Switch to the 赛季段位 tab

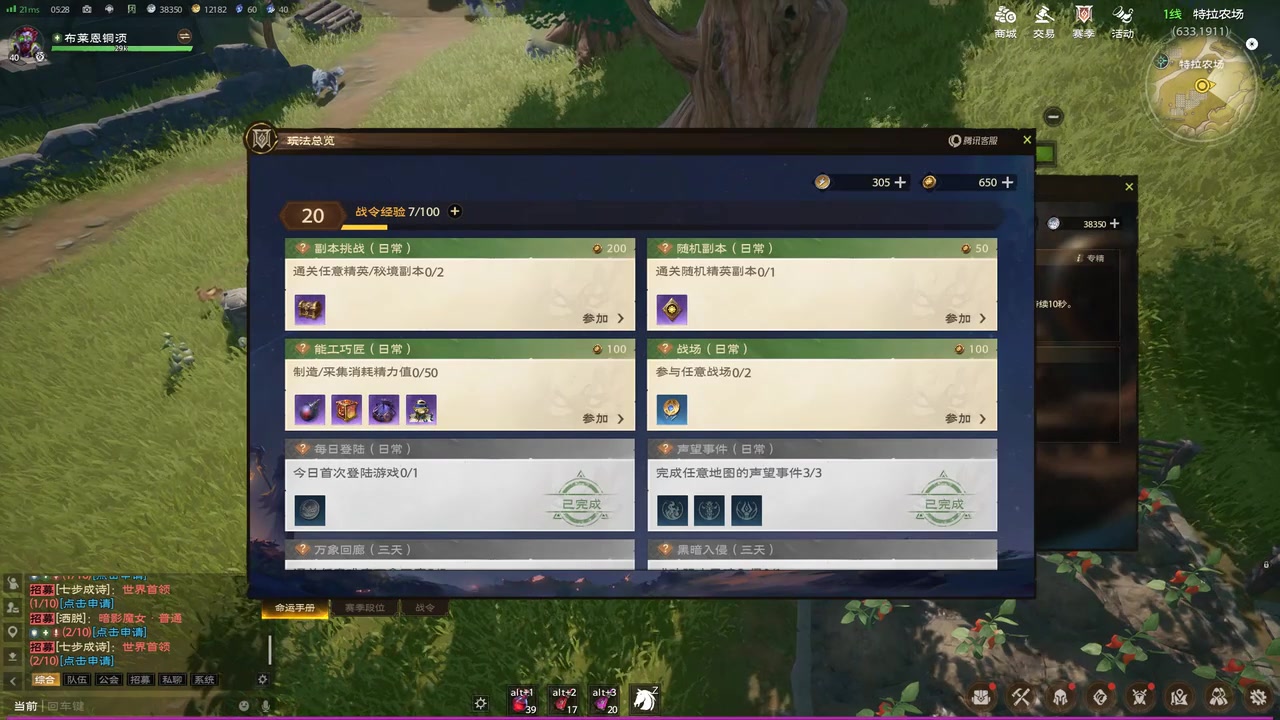point(364,607)
